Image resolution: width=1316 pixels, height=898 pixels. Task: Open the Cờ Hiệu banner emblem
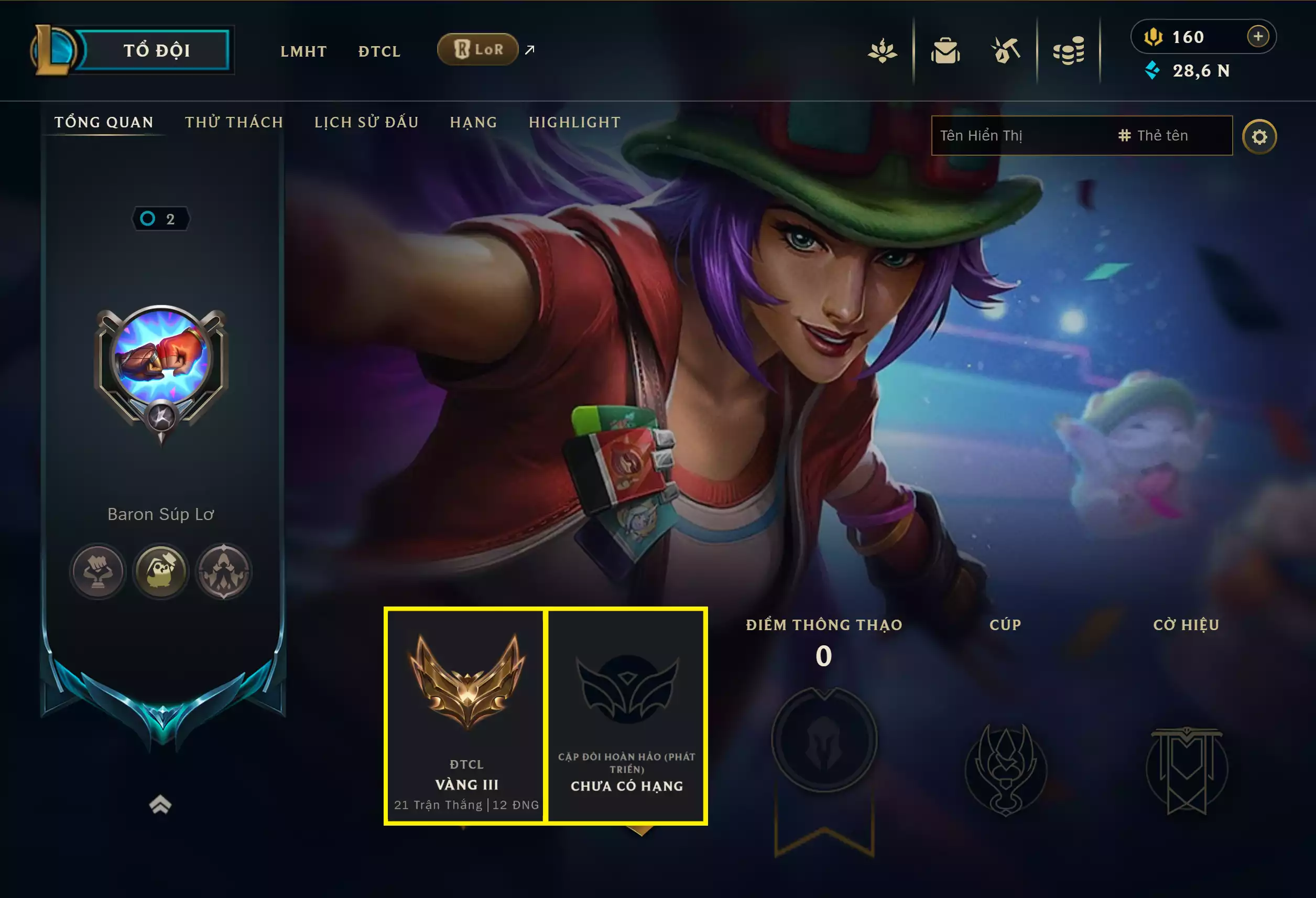pos(1187,767)
